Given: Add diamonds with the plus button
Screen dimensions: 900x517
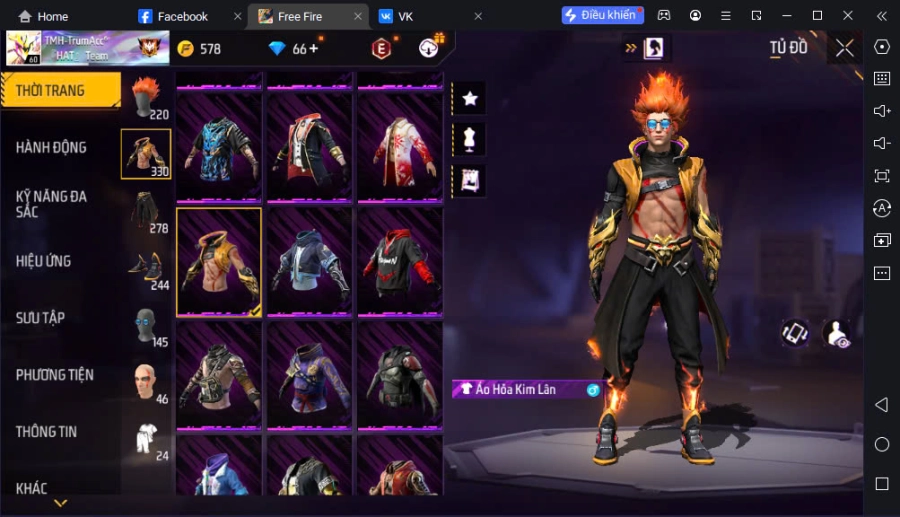Looking at the screenshot, I should pyautogui.click(x=313, y=49).
